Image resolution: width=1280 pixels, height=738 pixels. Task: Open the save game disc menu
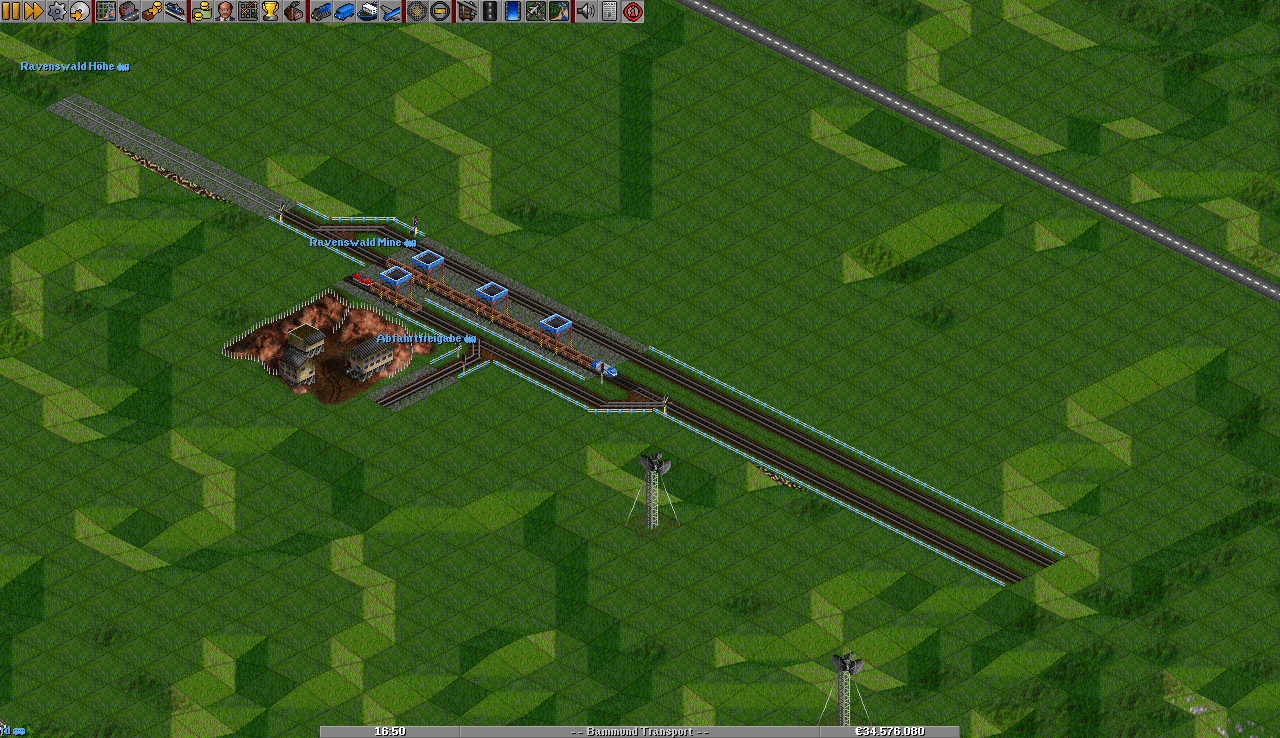(79, 11)
